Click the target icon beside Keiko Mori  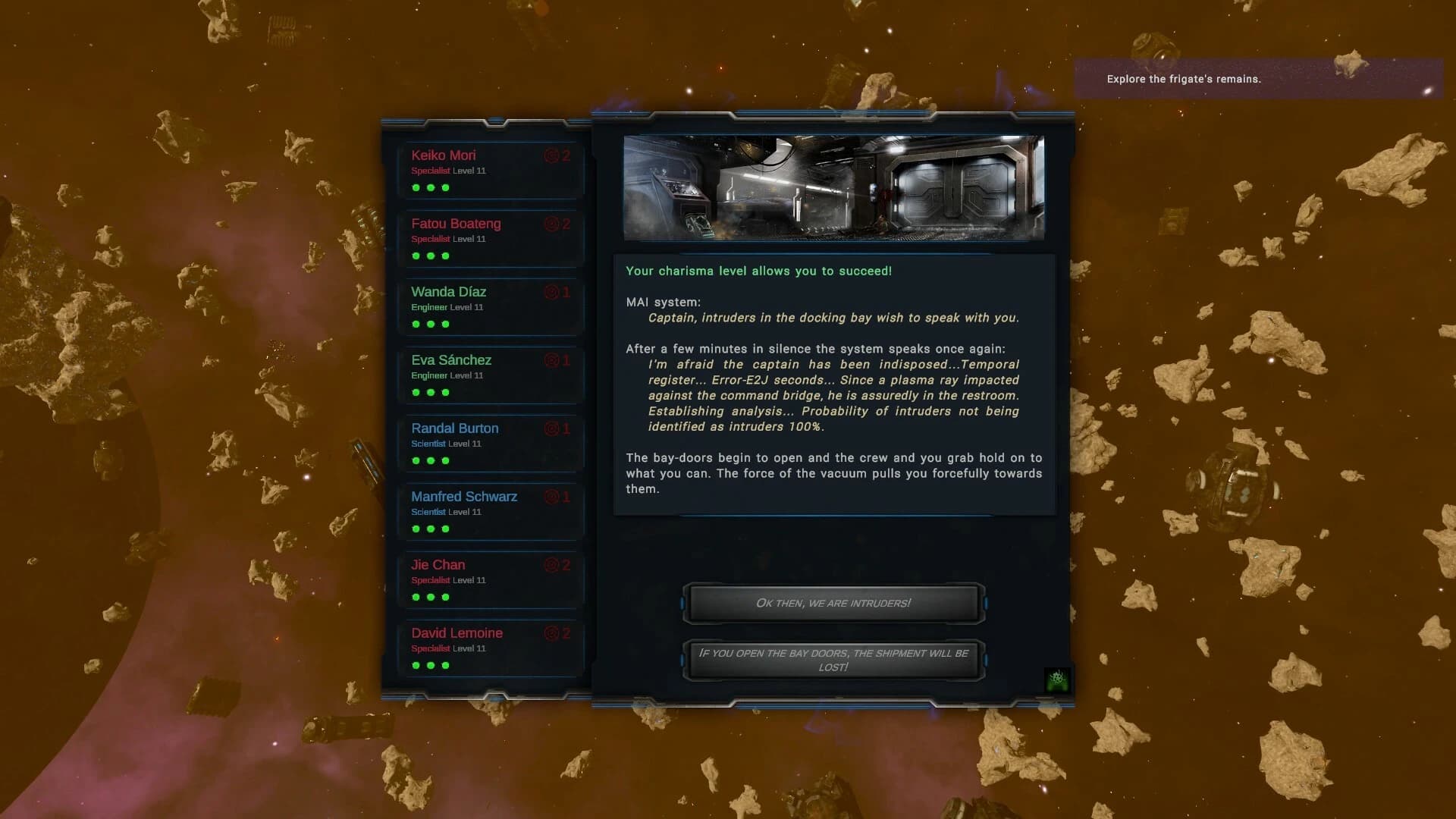tap(551, 155)
